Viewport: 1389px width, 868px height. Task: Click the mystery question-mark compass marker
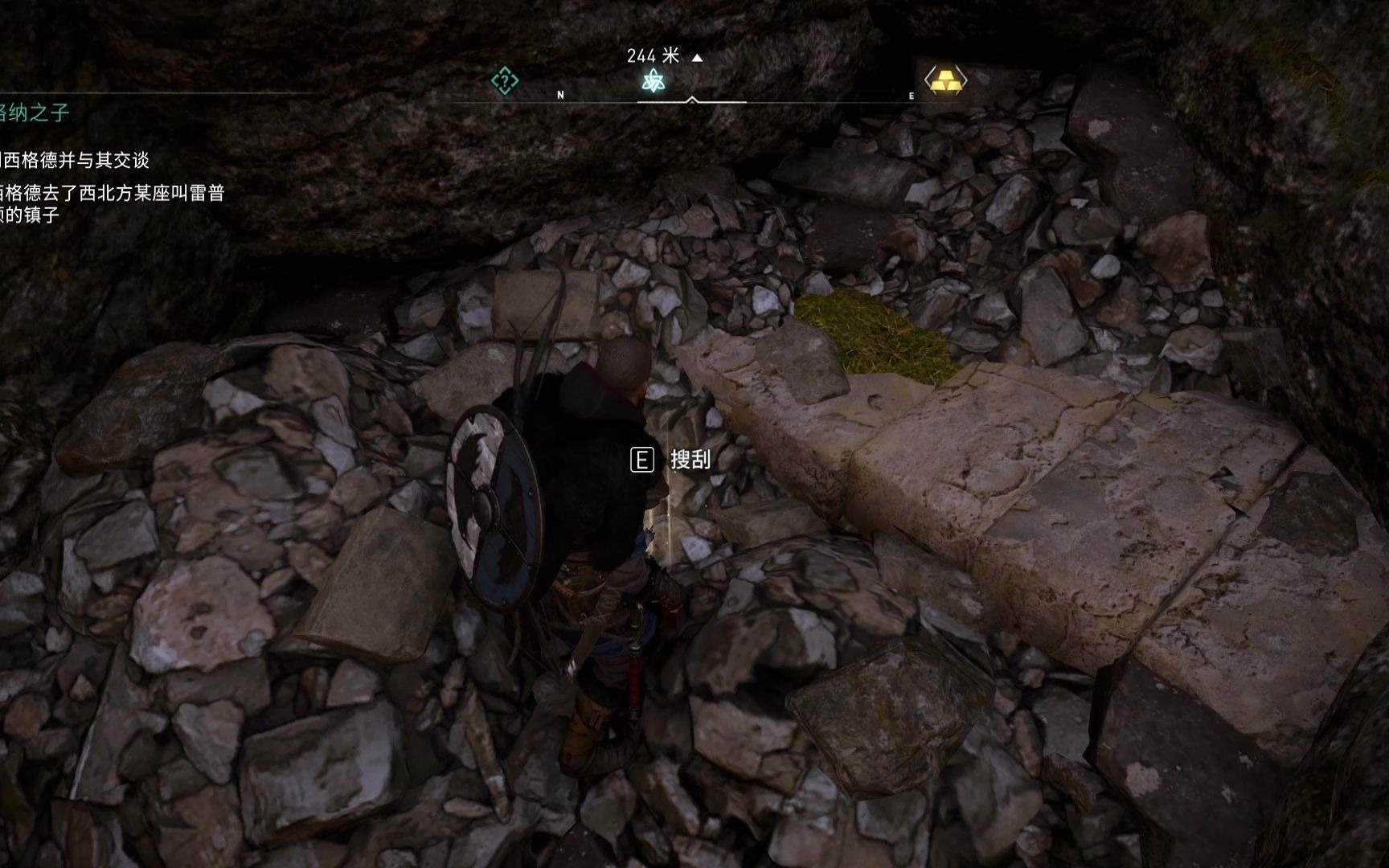tap(505, 80)
